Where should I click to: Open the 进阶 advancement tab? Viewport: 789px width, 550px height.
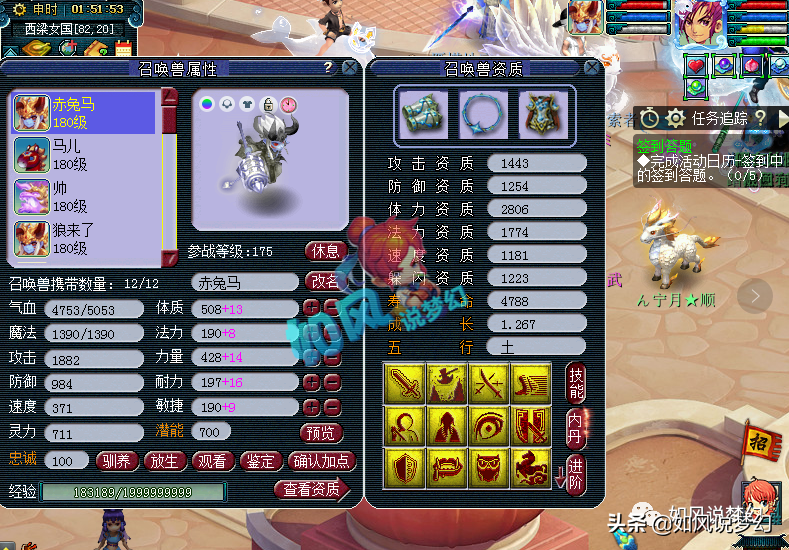pyautogui.click(x=575, y=470)
